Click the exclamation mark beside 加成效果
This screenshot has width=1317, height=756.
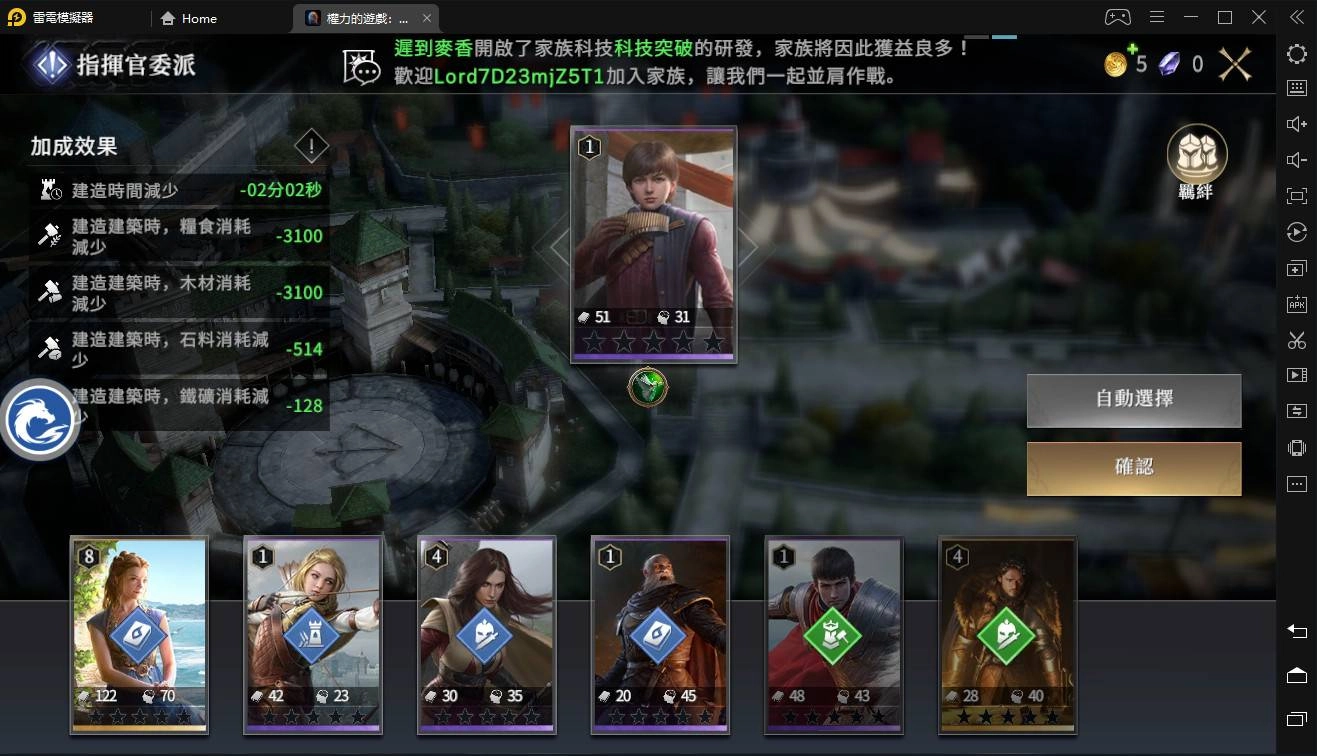[x=311, y=146]
